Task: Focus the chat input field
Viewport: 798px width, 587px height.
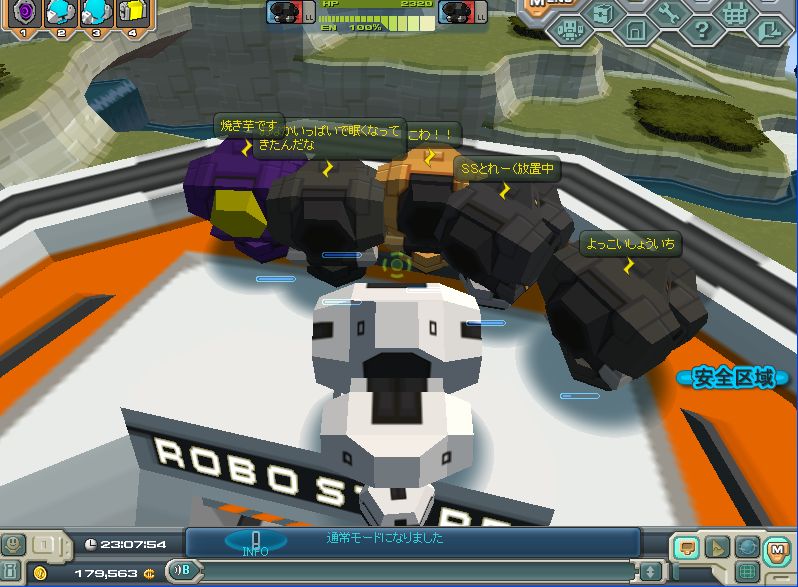Action: 420,571
